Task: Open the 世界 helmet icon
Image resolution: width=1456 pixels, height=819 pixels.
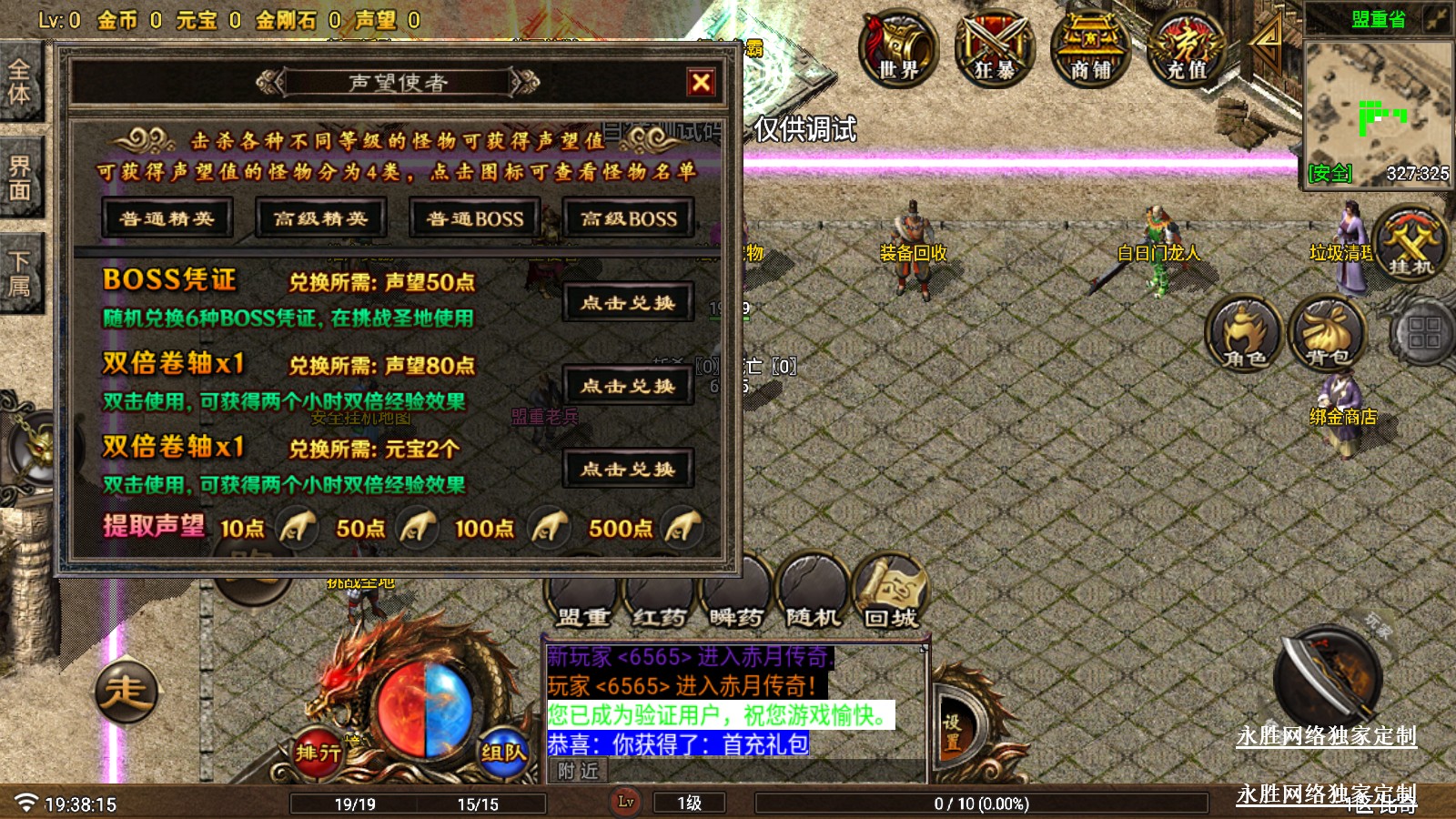Action: point(898,47)
